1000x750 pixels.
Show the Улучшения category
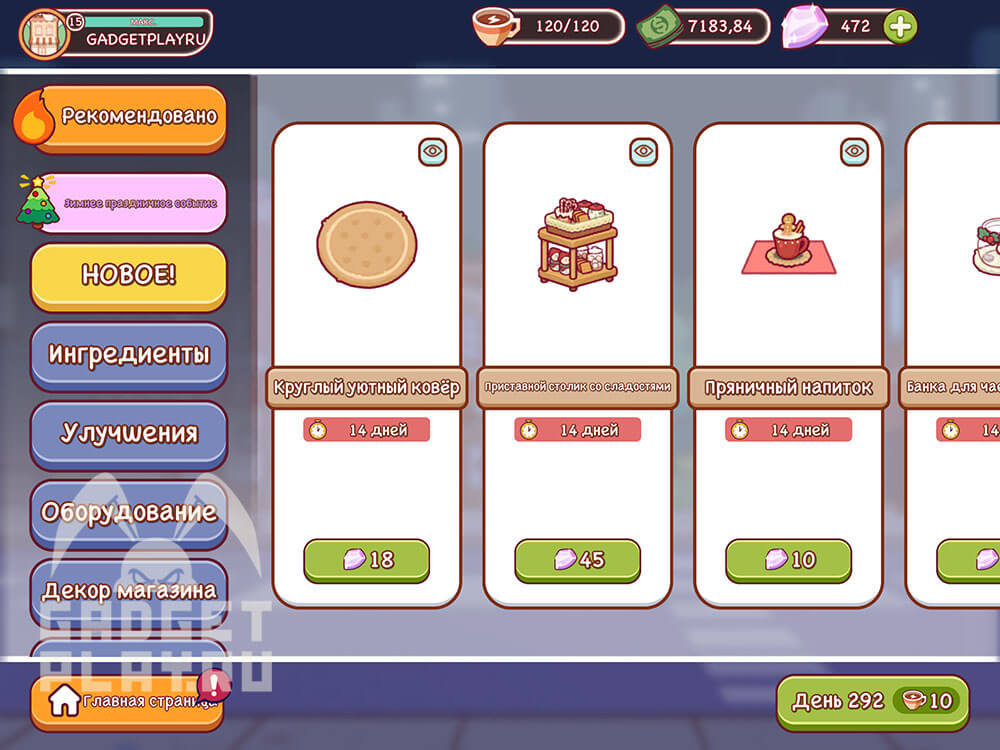128,433
